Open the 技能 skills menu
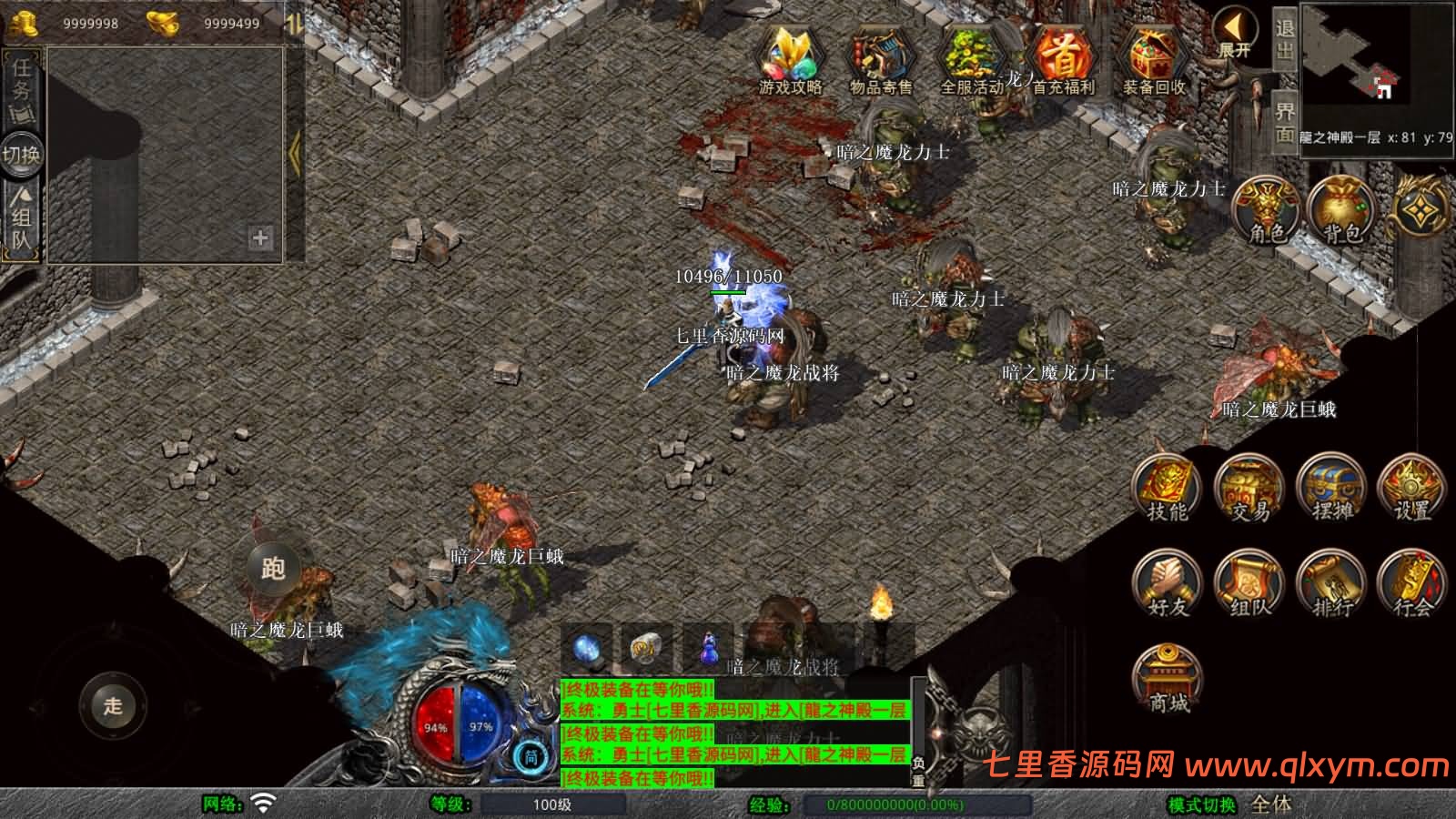This screenshot has width=1456, height=819. (x=1168, y=488)
